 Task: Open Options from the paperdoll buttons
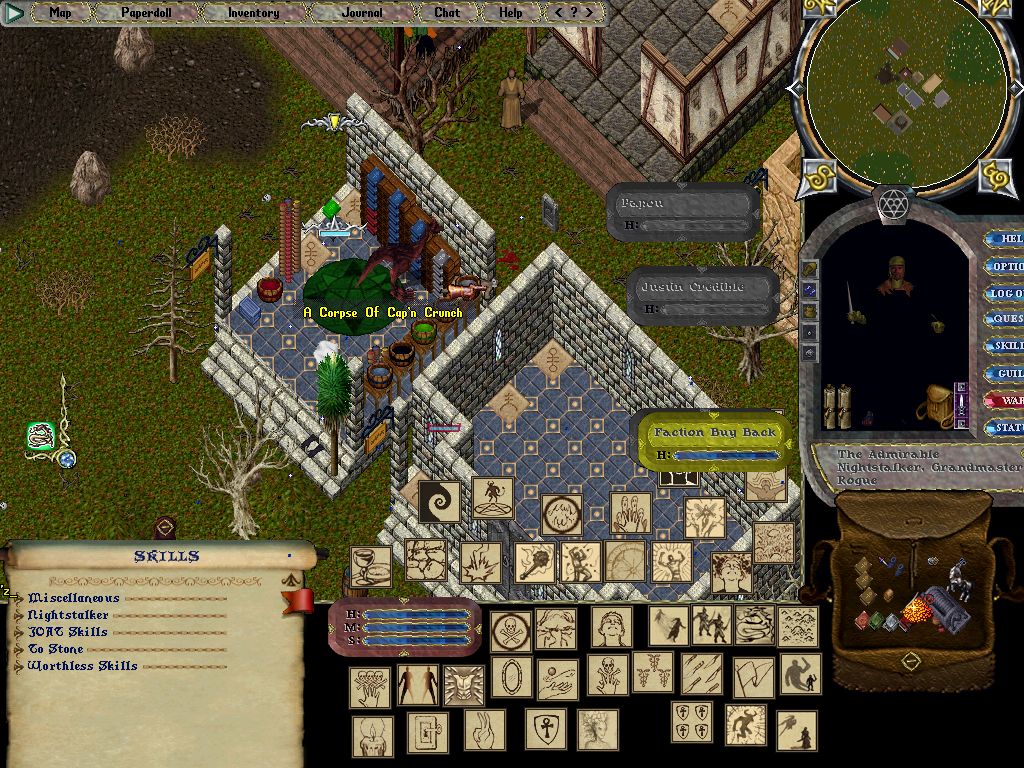[x=1004, y=267]
